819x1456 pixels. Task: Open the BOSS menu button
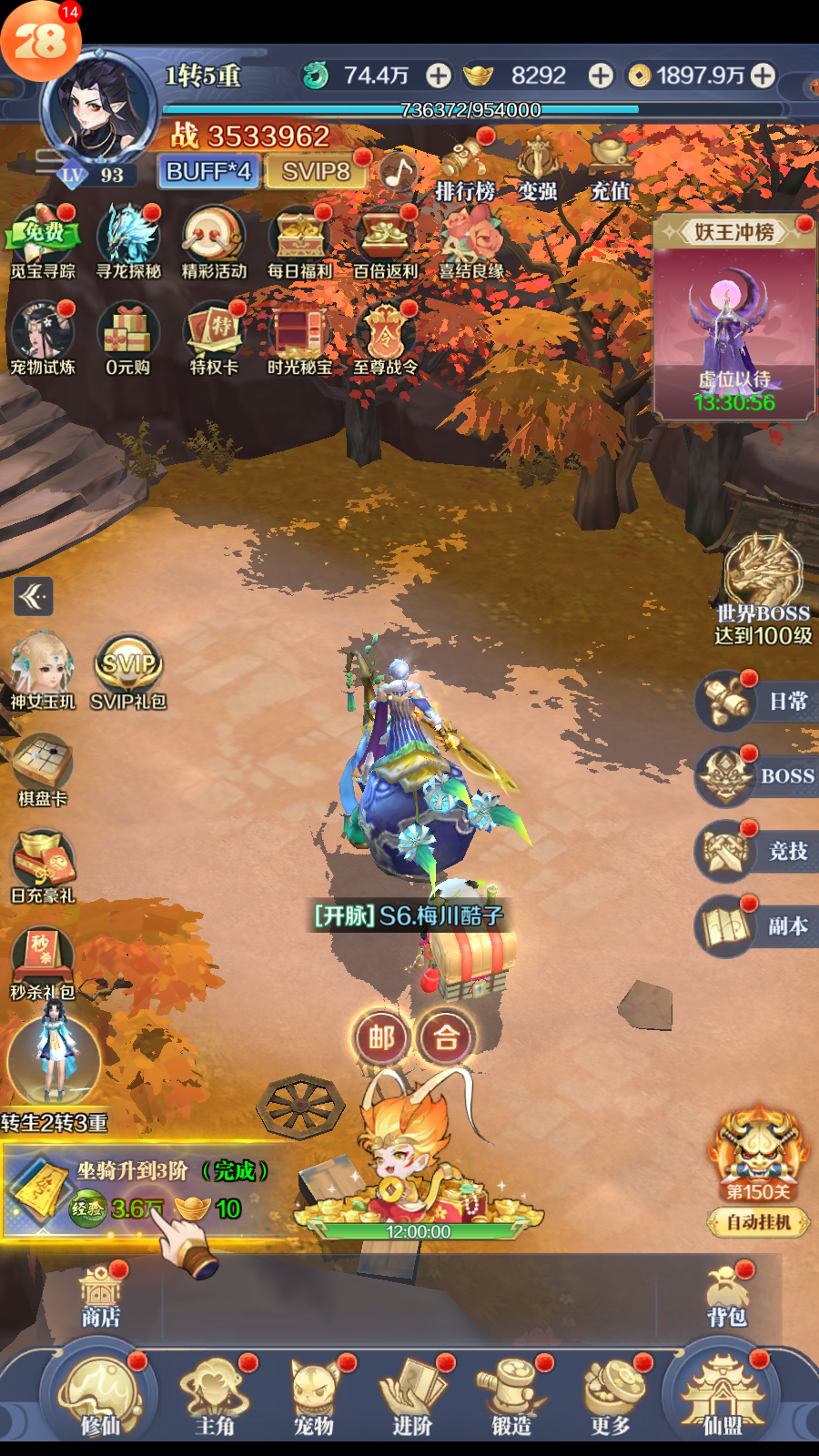[755, 776]
